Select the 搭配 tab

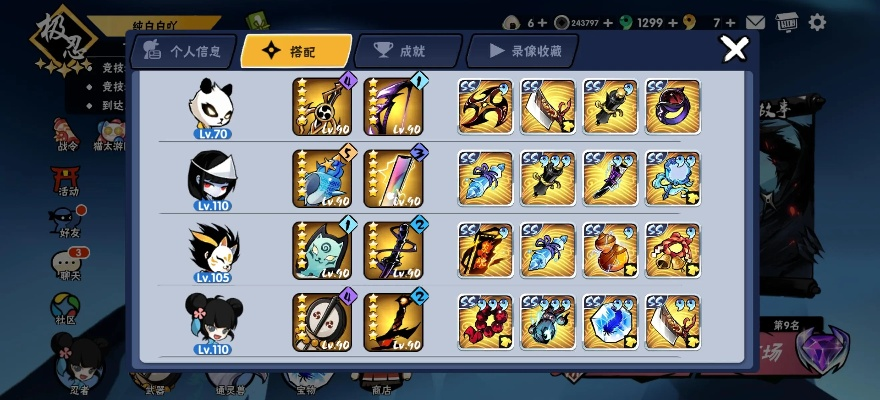[296, 50]
